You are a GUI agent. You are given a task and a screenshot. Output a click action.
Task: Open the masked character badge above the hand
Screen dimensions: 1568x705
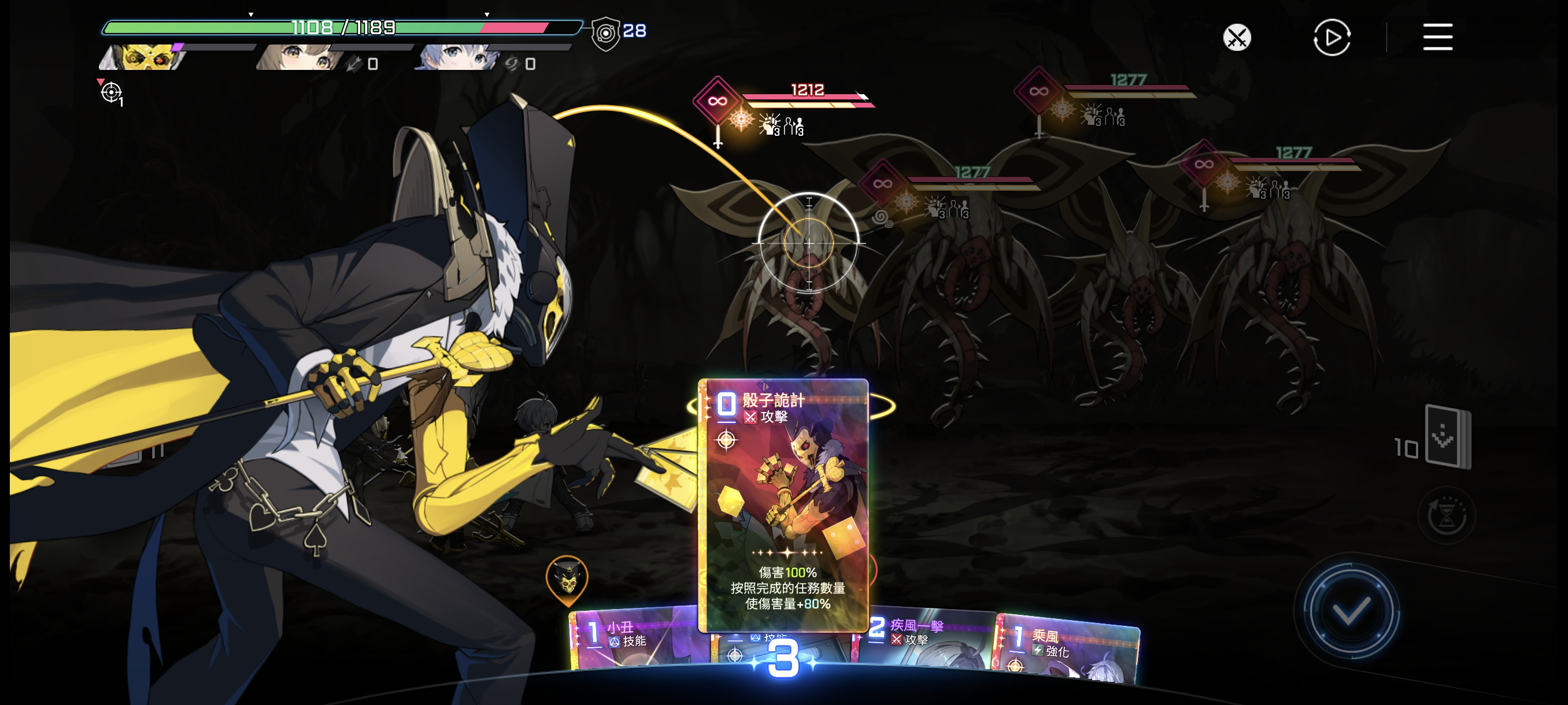pyautogui.click(x=567, y=578)
